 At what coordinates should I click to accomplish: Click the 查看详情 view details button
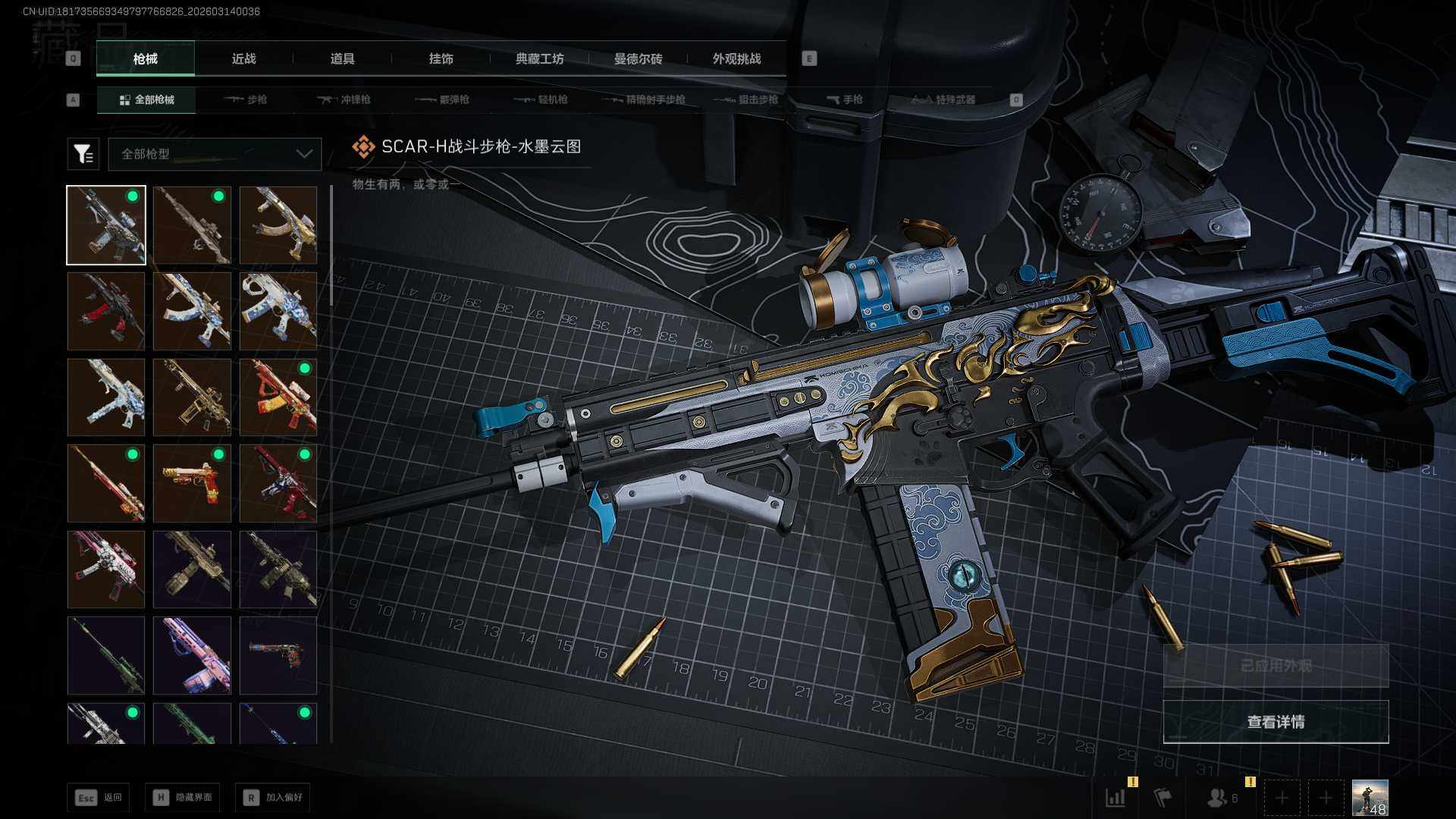point(1276,722)
